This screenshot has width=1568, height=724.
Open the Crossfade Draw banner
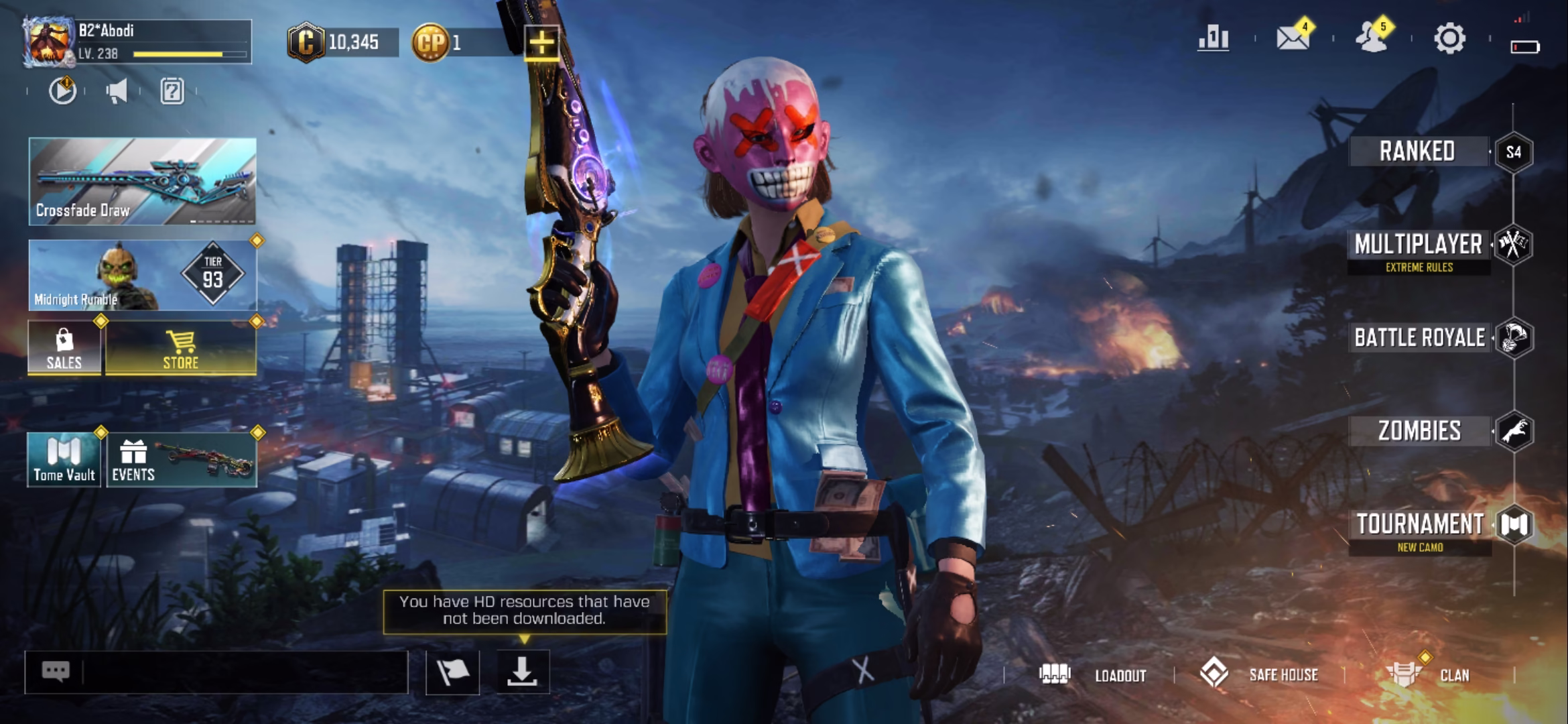pyautogui.click(x=142, y=181)
